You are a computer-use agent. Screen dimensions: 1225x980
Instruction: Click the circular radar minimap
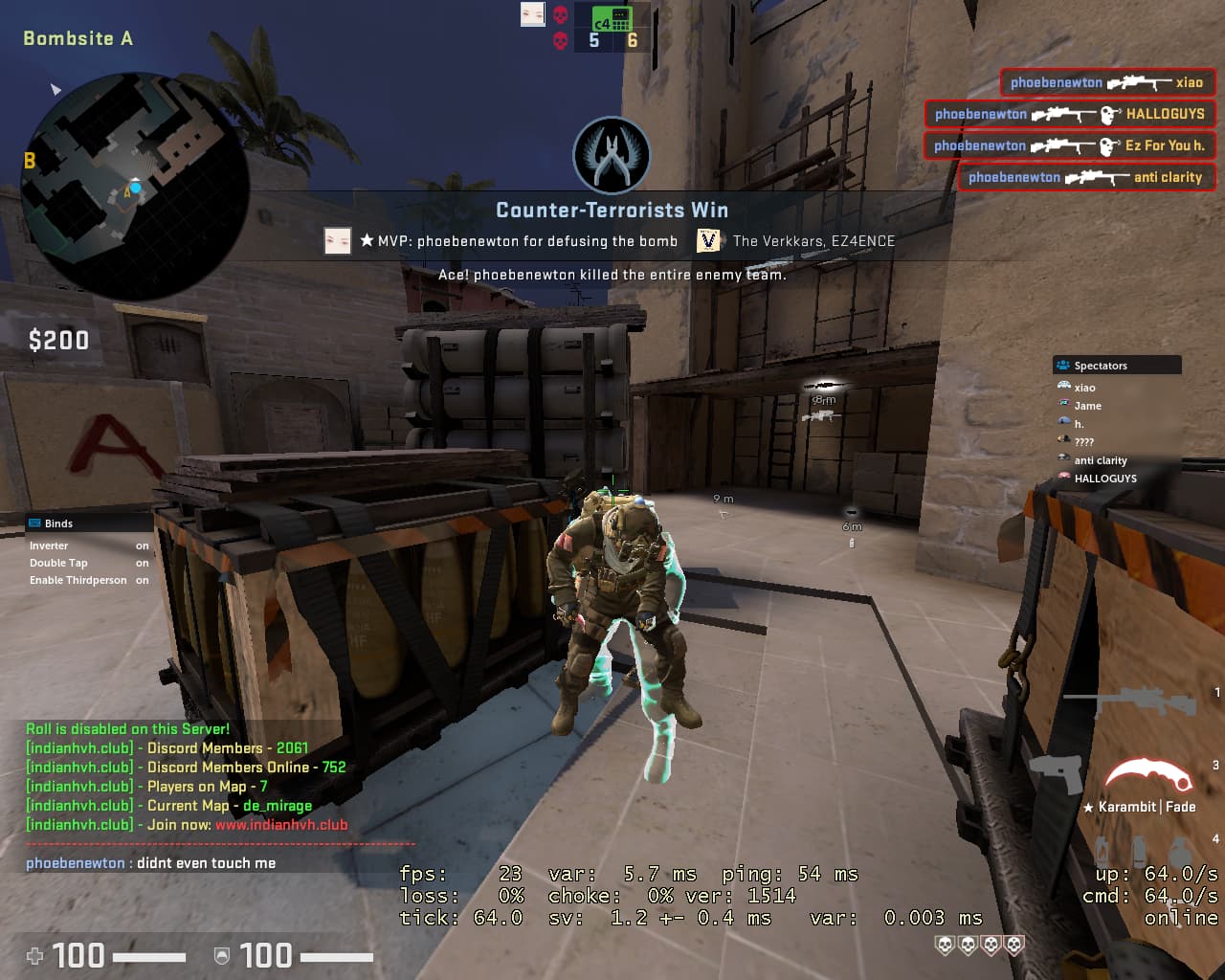134,187
